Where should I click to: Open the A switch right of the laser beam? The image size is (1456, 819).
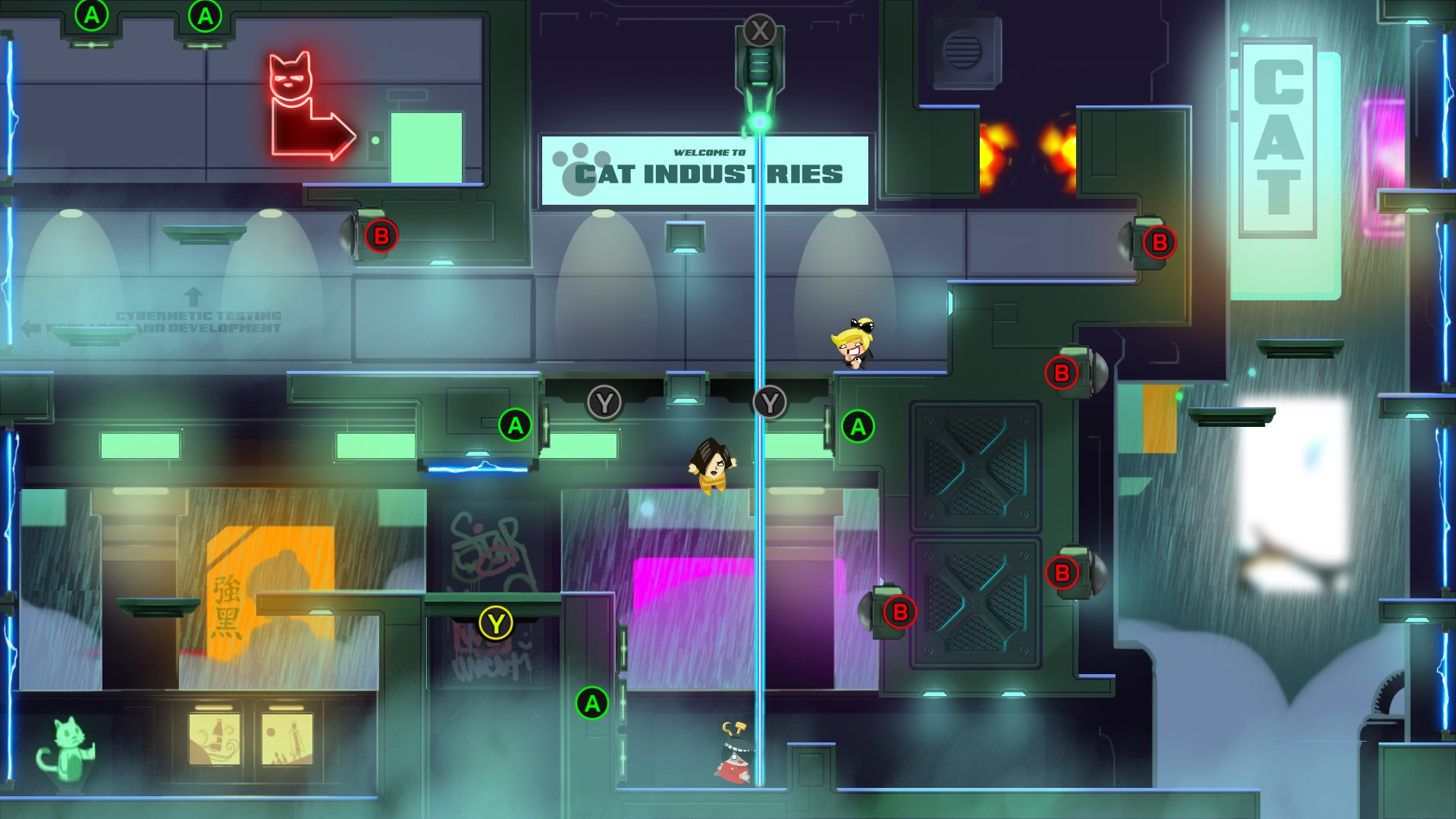click(858, 425)
